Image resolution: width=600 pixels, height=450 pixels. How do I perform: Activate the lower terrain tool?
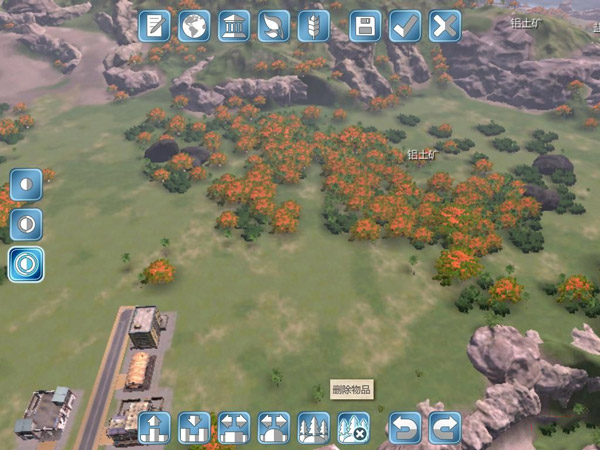pos(194,428)
